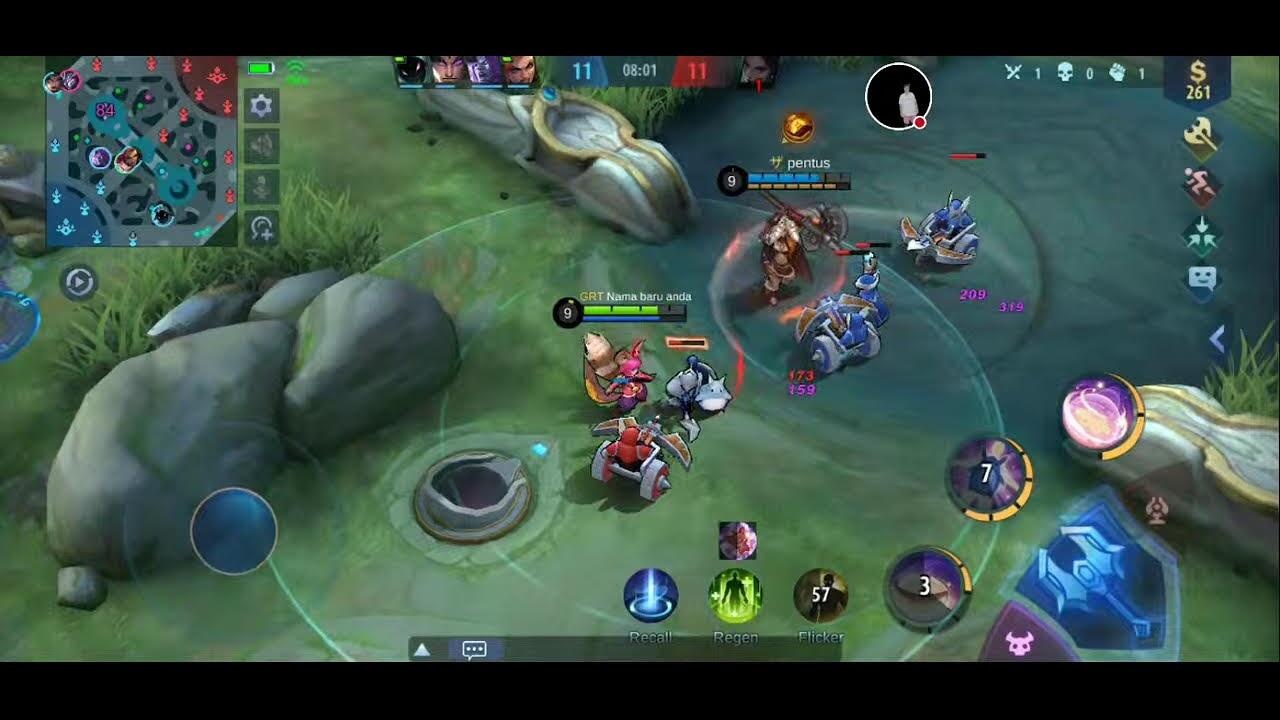Screen dimensions: 1280x720
Task: Tap the camera-plus icon beside the minimap
Action: click(x=262, y=228)
